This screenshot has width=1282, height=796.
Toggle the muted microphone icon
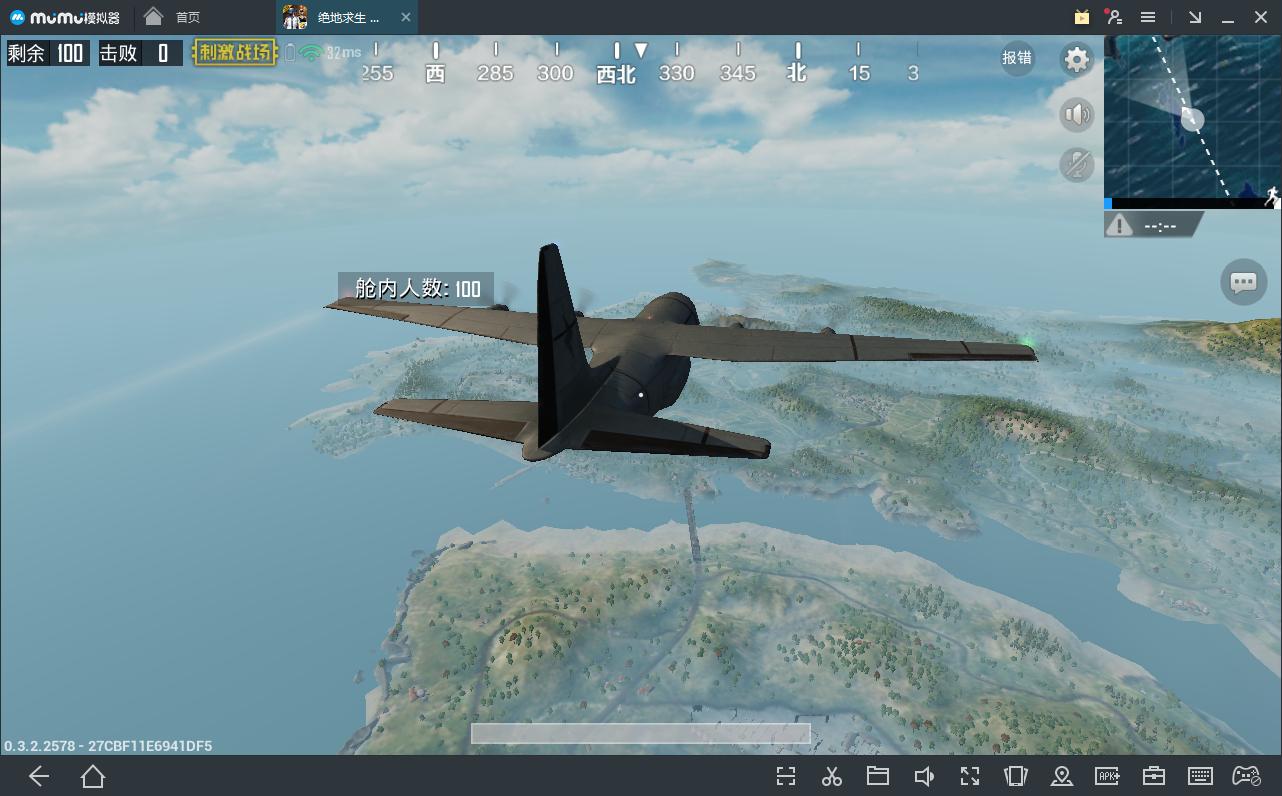point(1076,165)
